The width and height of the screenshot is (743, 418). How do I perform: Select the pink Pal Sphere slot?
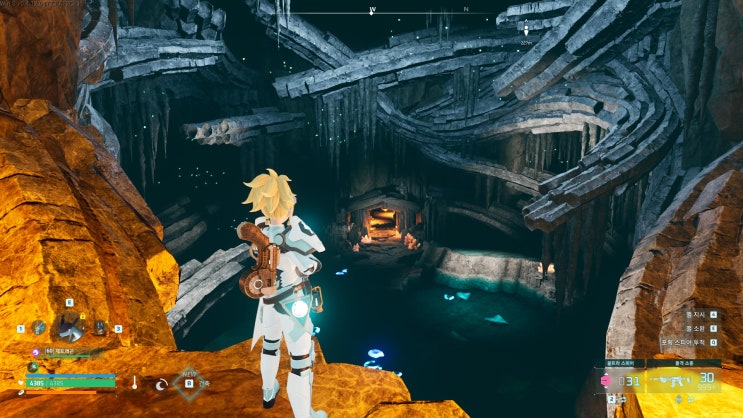[x=607, y=380]
